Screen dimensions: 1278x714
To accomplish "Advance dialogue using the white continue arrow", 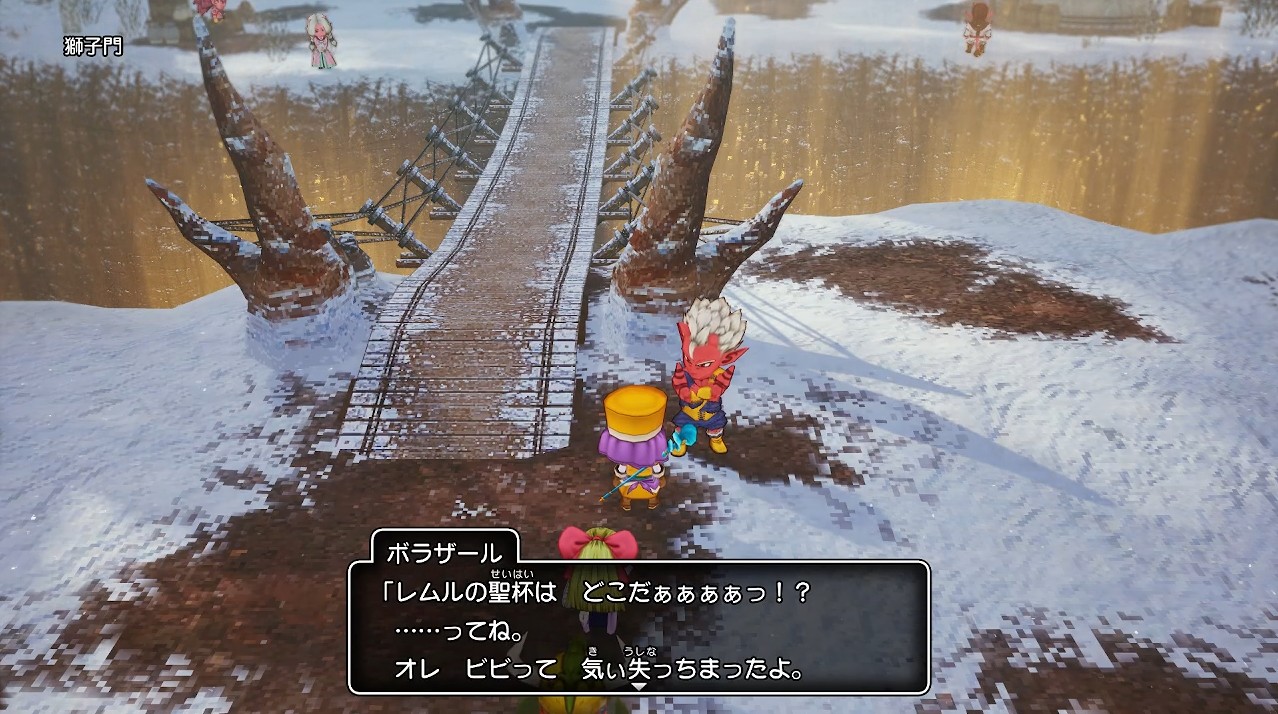I will (x=639, y=686).
